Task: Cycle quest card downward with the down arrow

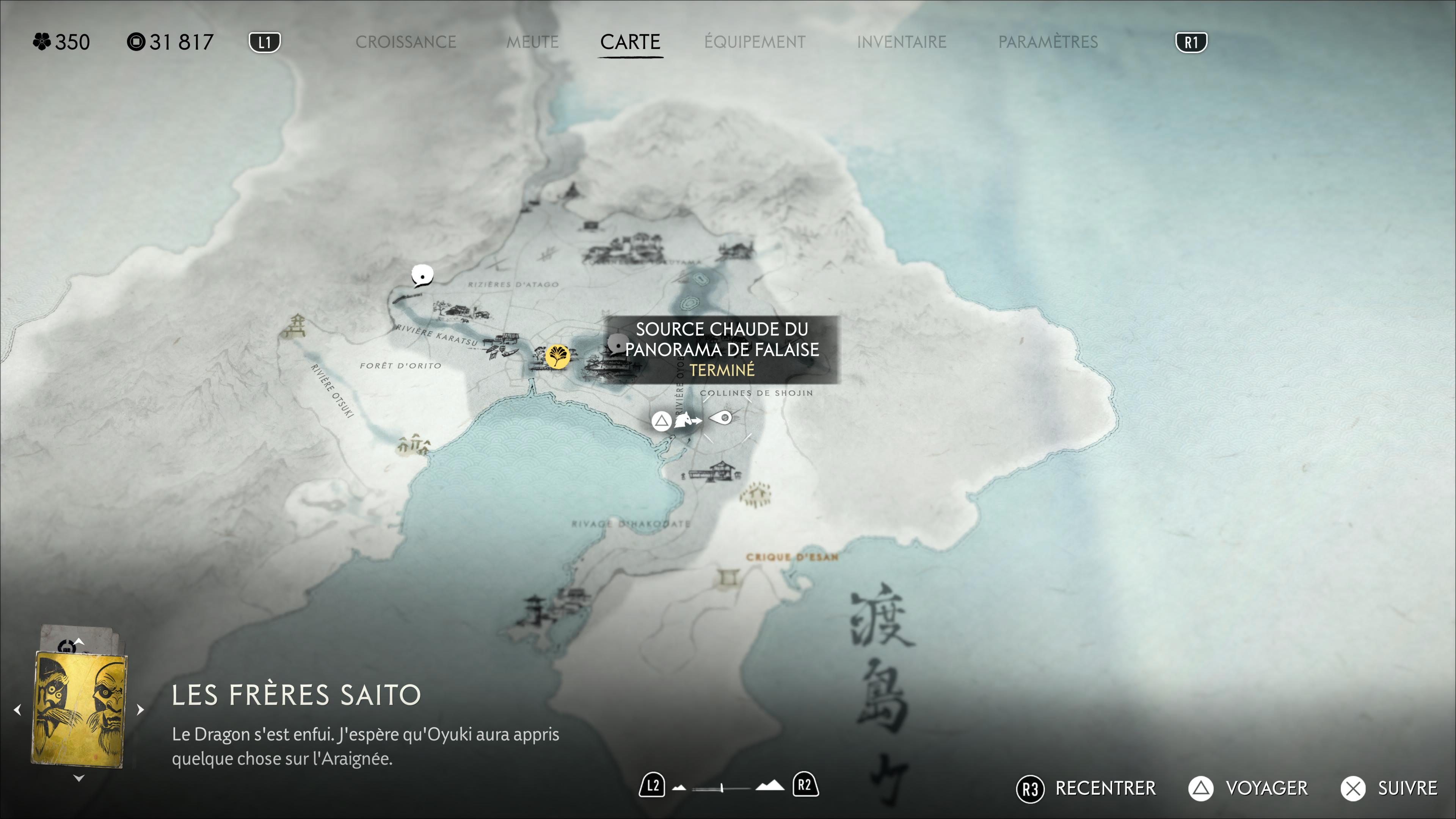Action: click(x=79, y=778)
